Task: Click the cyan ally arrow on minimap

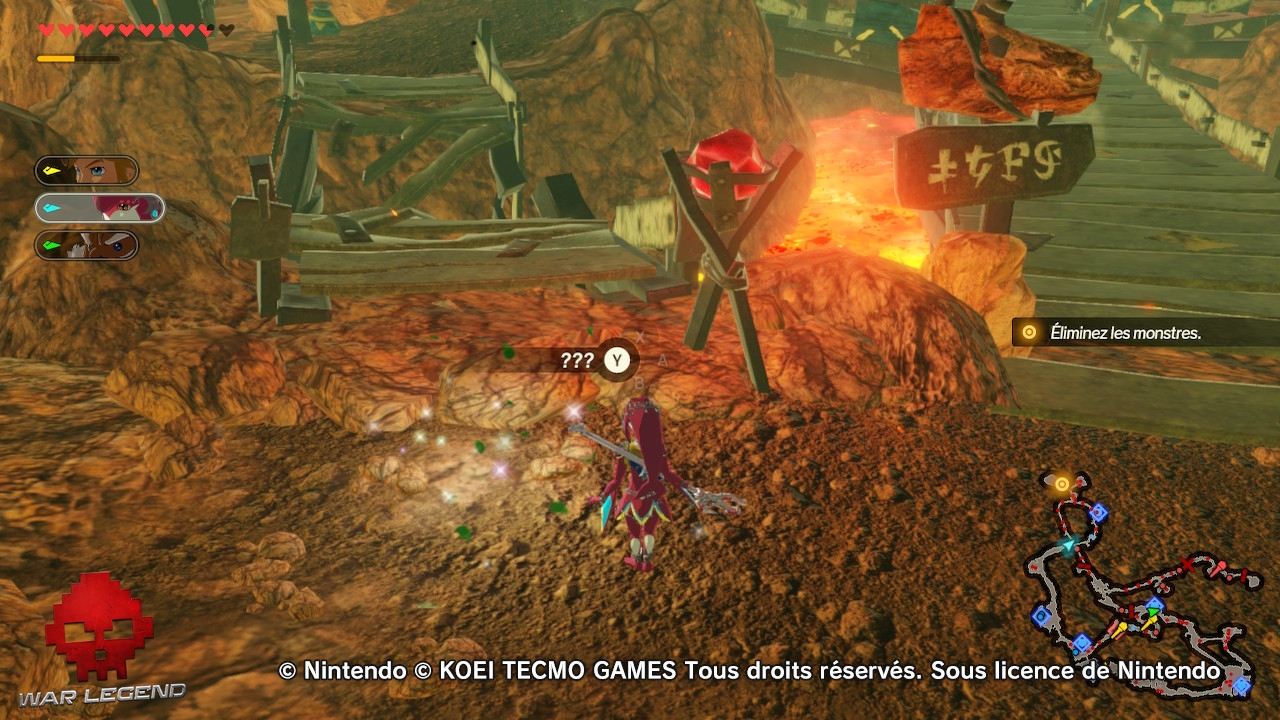Action: [x=1069, y=543]
